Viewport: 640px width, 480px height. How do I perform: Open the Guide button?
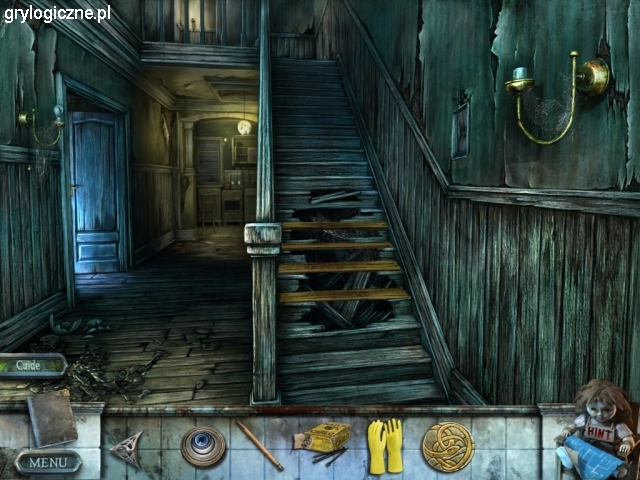pos(32,366)
